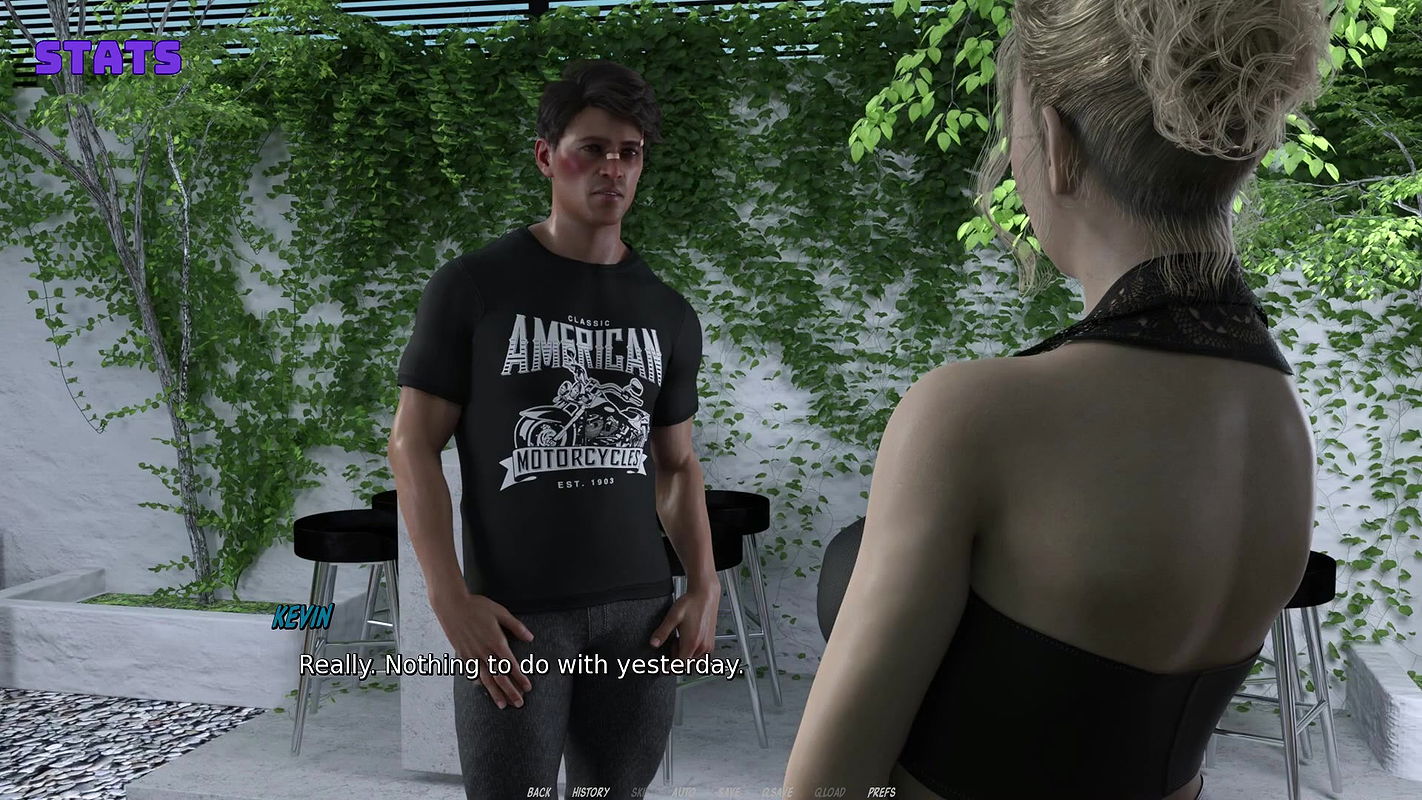
Task: Click BACK to rewind the dialogue
Action: click(539, 792)
